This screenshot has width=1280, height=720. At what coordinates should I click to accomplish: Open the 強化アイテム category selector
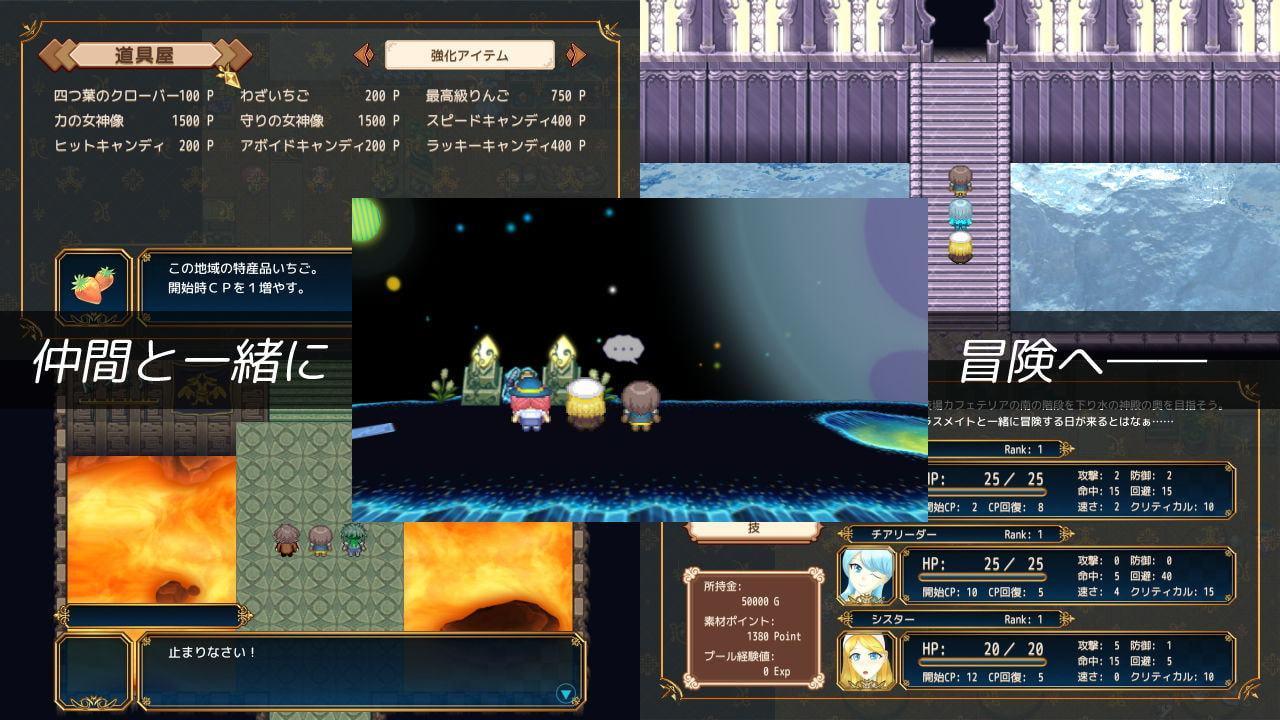469,55
